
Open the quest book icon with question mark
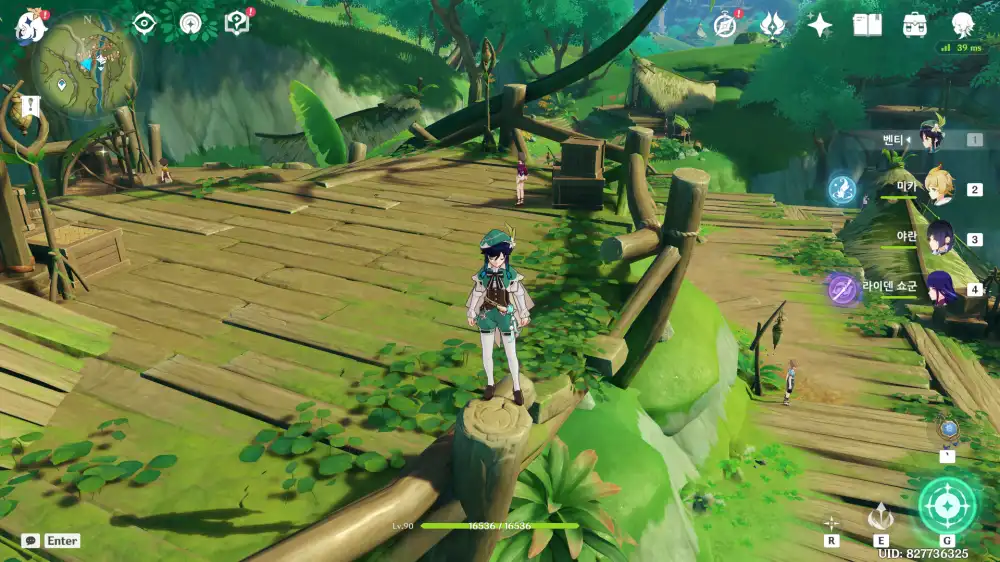[237, 24]
